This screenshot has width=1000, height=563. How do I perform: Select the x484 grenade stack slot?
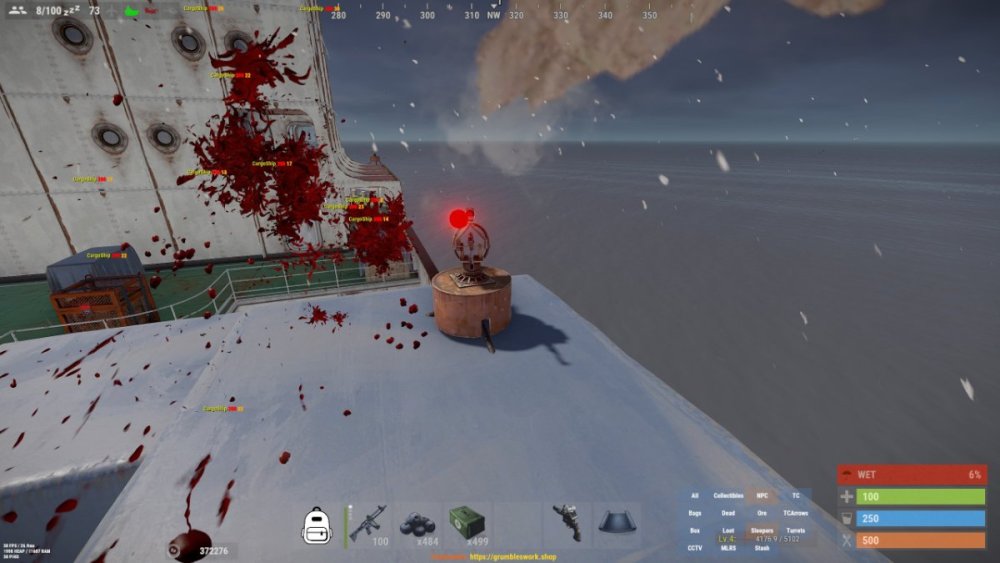click(x=417, y=524)
